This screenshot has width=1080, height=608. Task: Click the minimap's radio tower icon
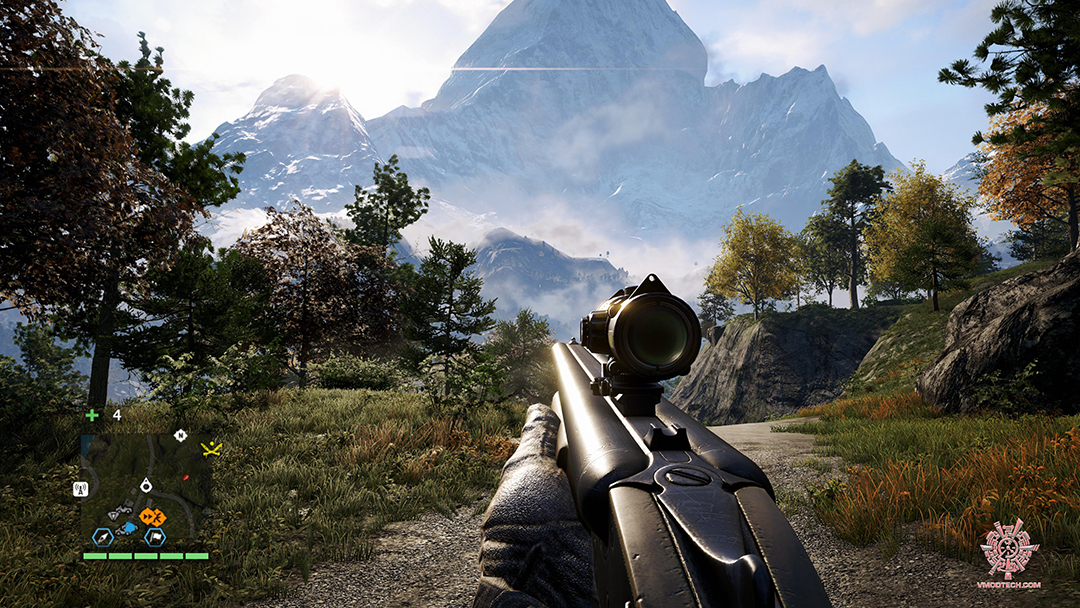81,489
